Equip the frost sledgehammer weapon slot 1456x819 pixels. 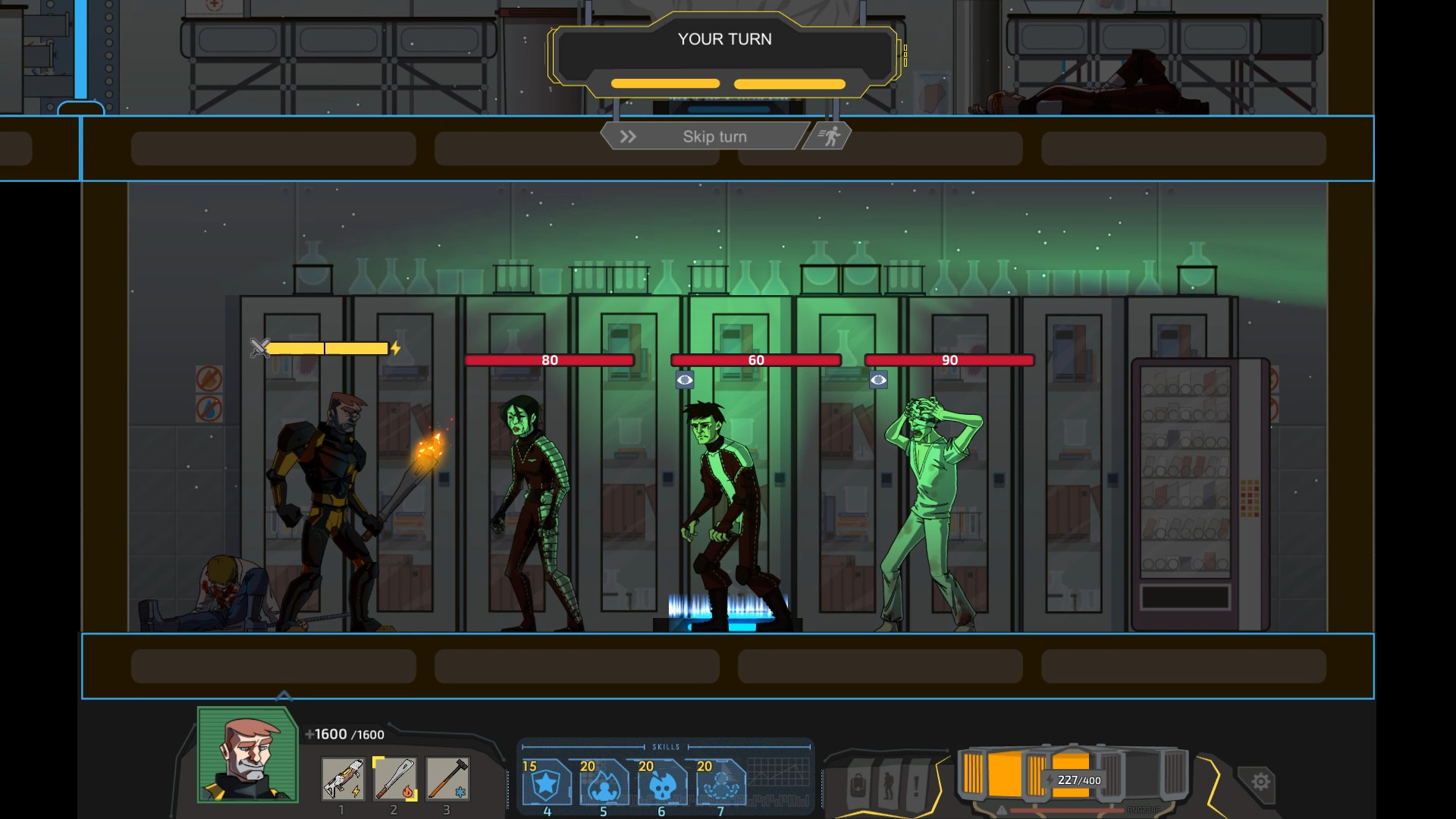point(447,780)
